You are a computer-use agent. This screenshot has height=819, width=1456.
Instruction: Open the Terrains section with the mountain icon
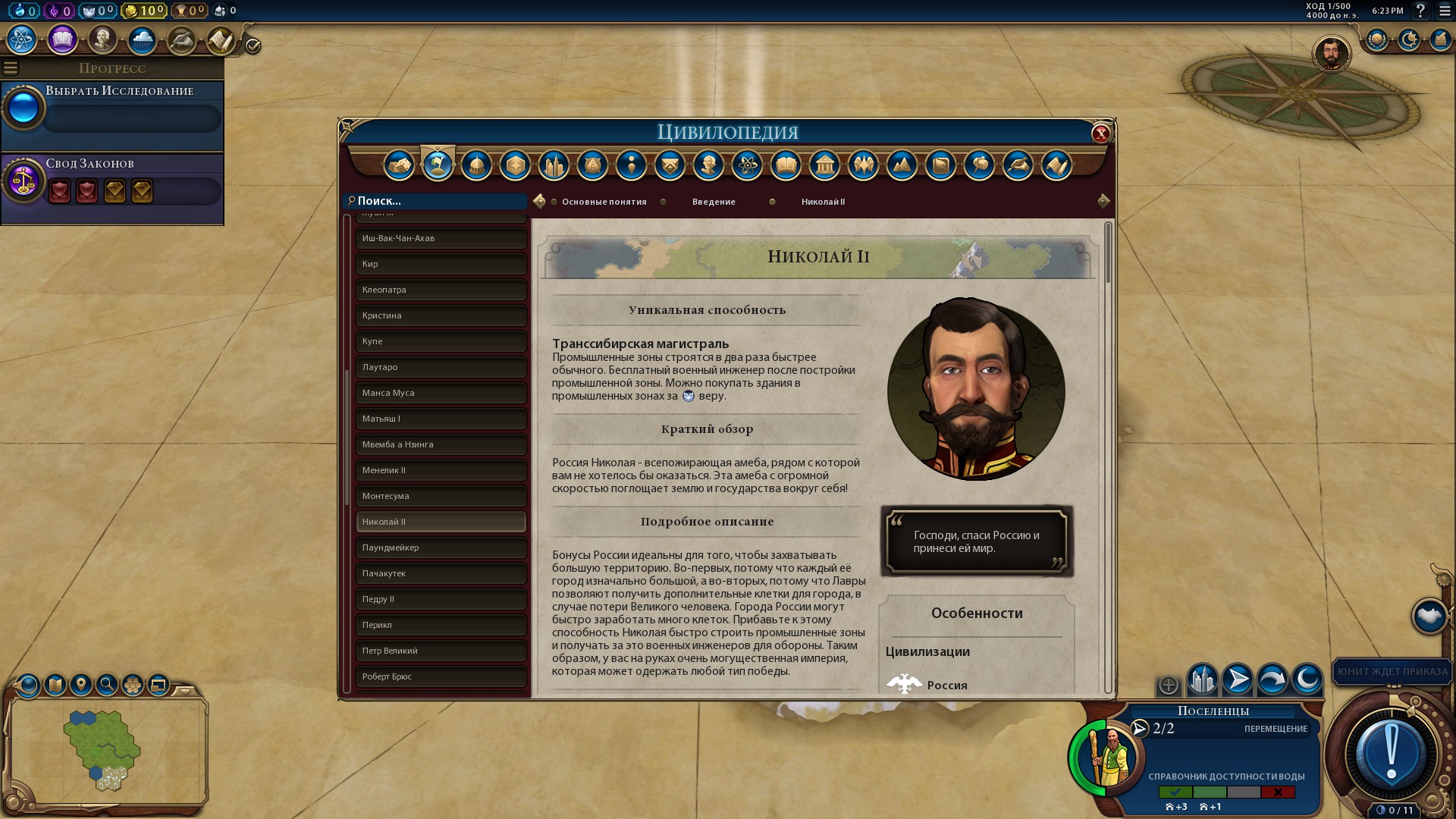click(902, 165)
